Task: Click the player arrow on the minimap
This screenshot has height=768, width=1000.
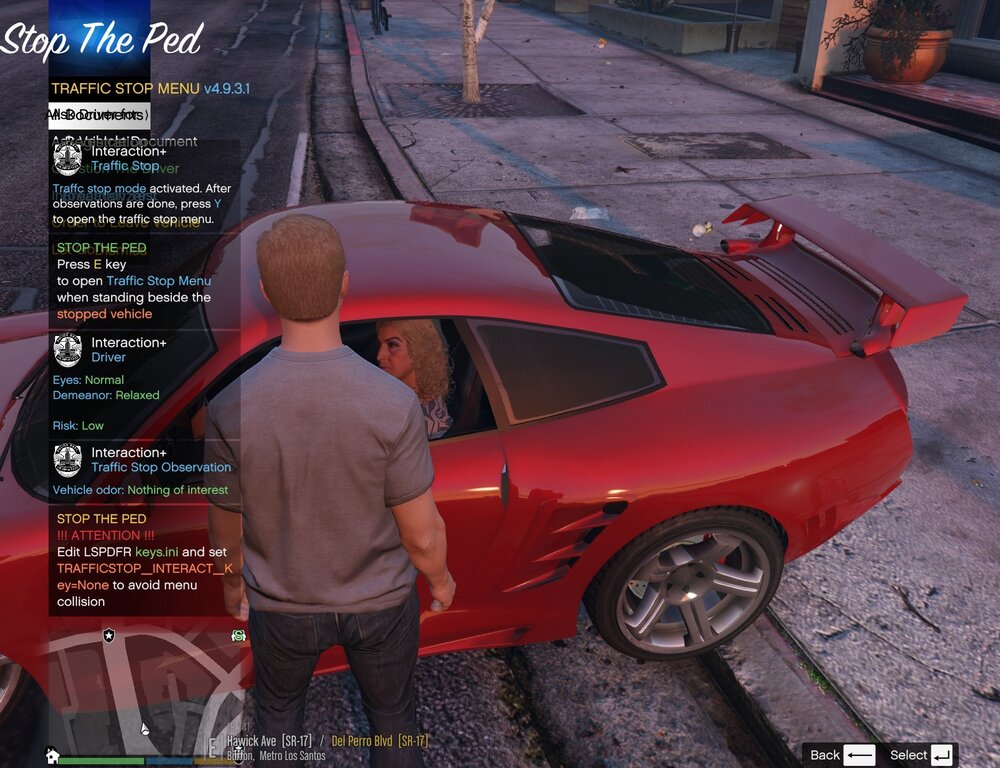Action: click(145, 728)
